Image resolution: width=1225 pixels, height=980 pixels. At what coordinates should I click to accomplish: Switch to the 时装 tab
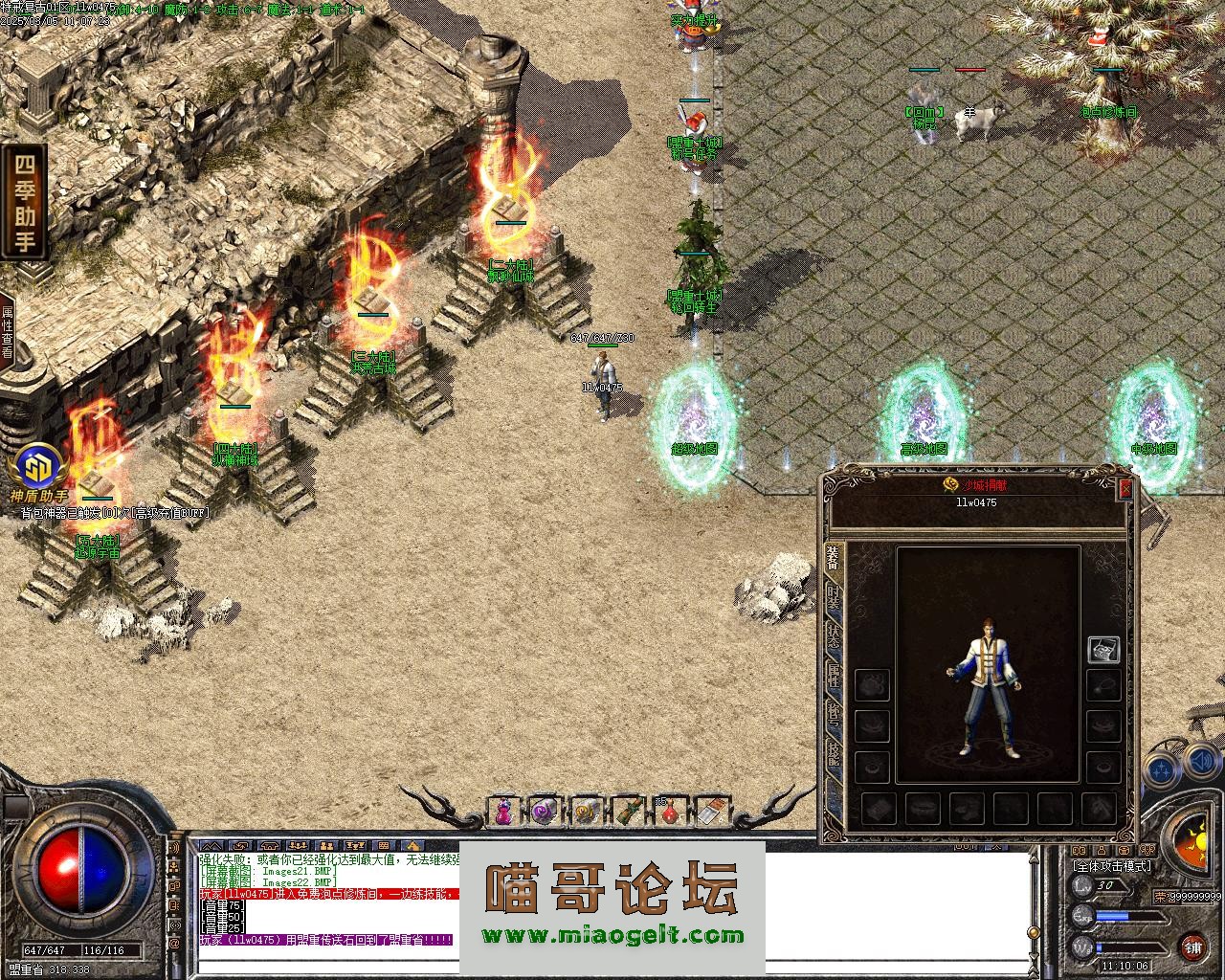[x=833, y=596]
